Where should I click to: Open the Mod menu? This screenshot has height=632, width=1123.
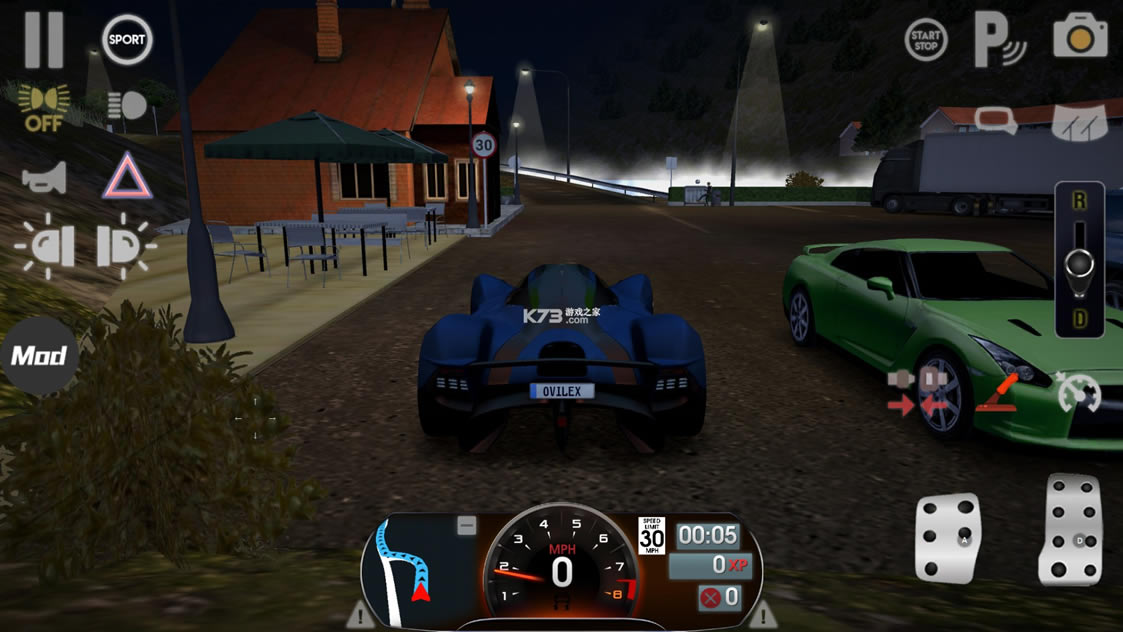(39, 356)
